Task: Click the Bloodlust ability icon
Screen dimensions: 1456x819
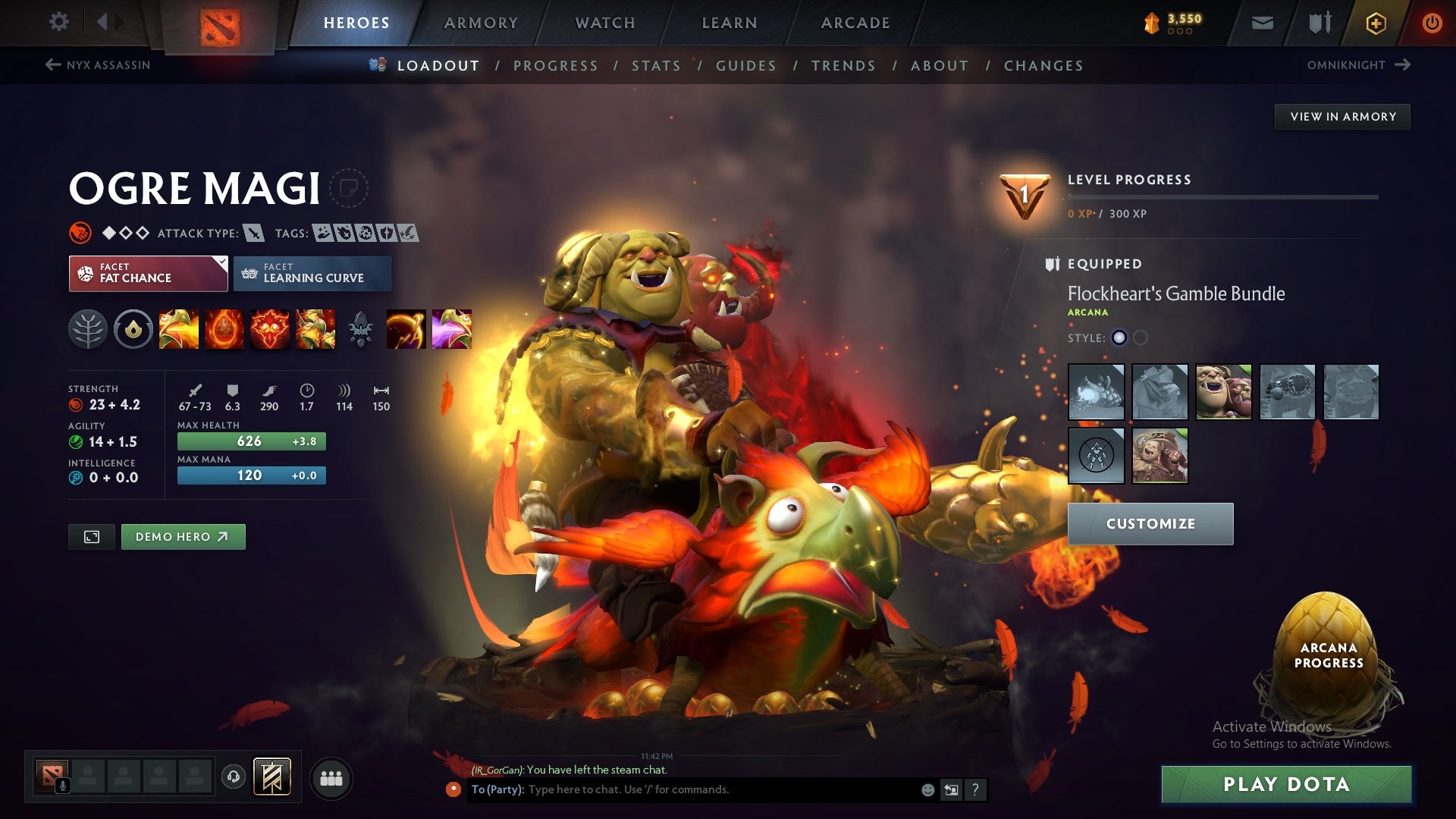Action: (x=269, y=328)
